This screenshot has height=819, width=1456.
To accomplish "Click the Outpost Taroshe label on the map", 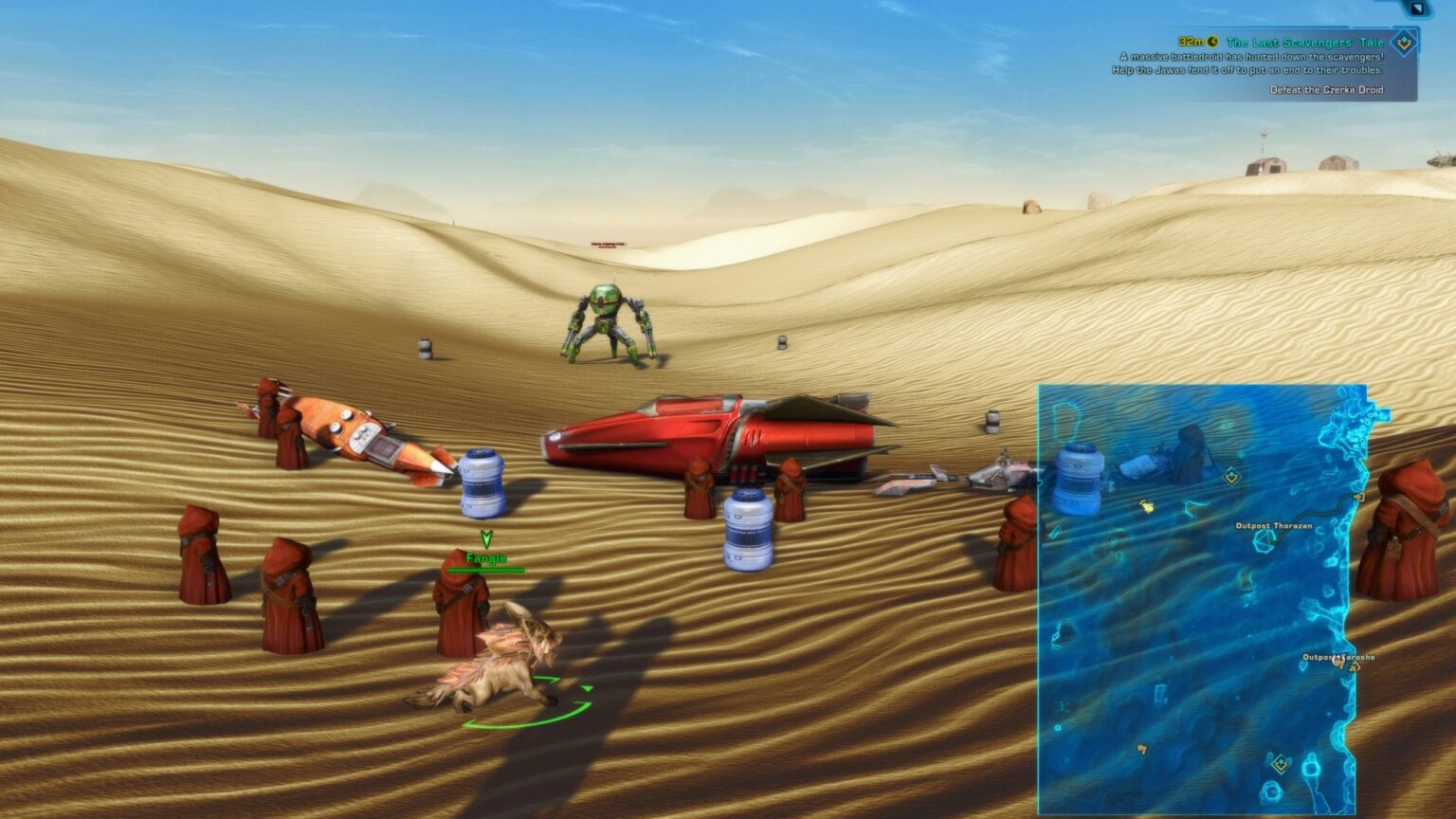I will pos(1338,658).
